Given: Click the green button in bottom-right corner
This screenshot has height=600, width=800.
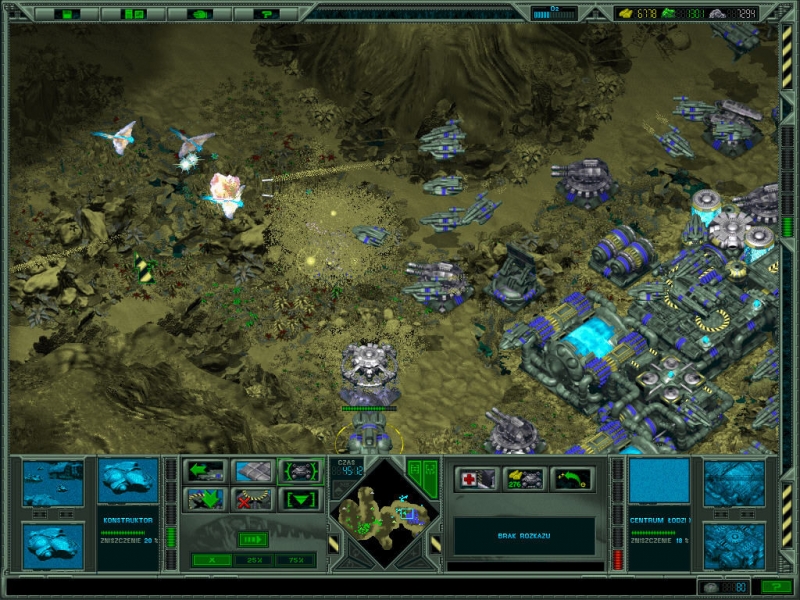Looking at the screenshot, I should [x=775, y=587].
